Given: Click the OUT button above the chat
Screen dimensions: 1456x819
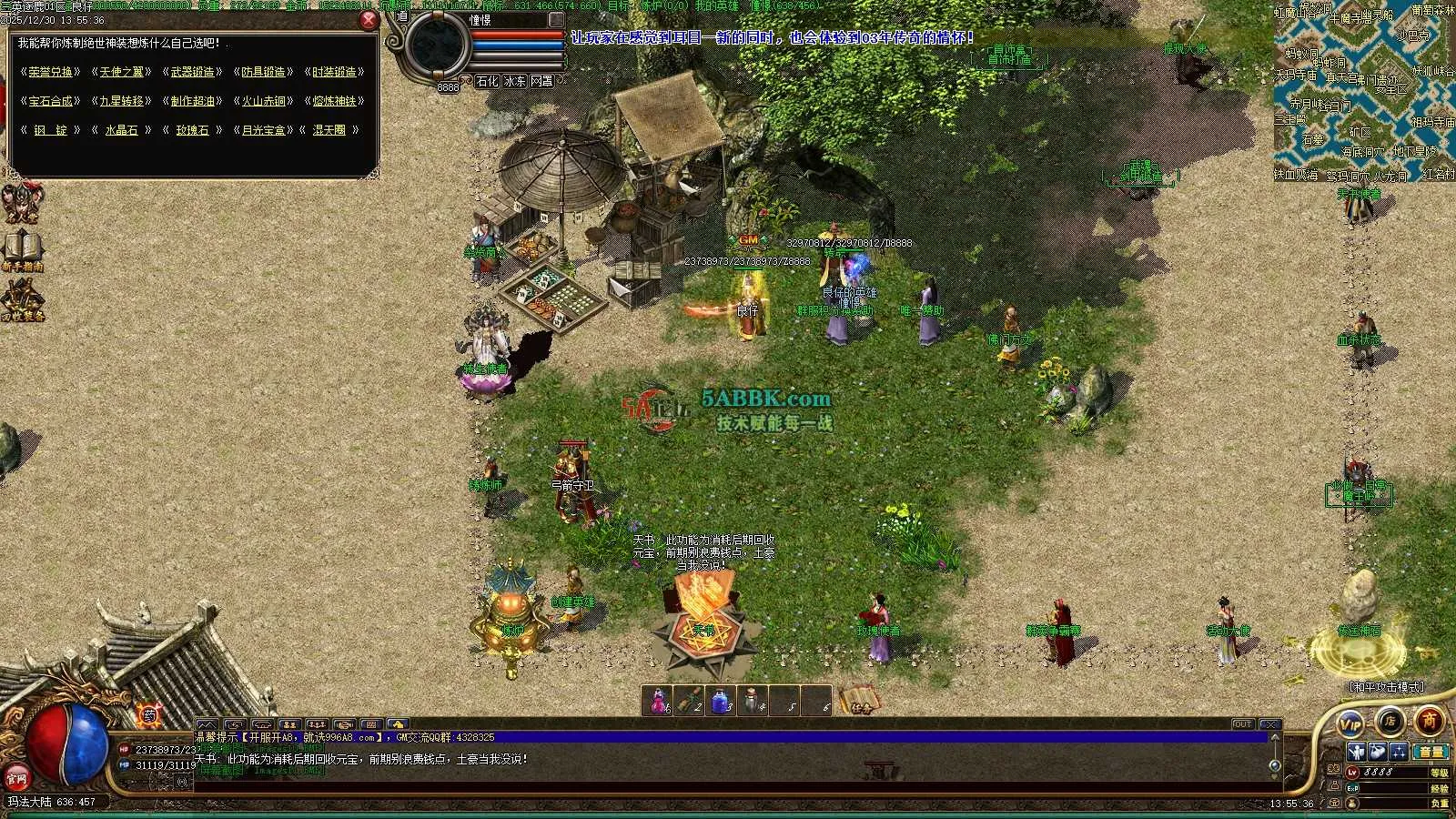Looking at the screenshot, I should point(1243,724).
